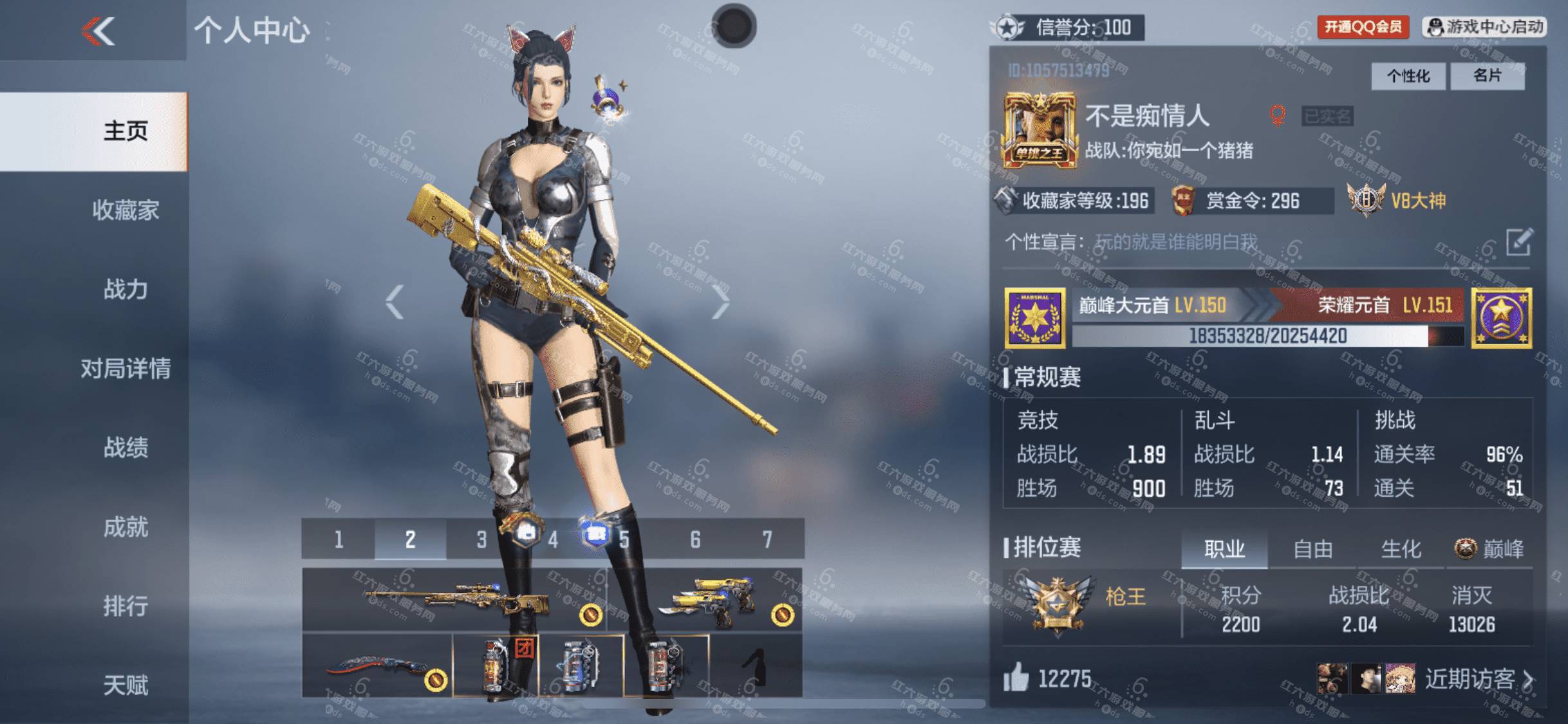Select loadout slot number 1

pyautogui.click(x=339, y=539)
